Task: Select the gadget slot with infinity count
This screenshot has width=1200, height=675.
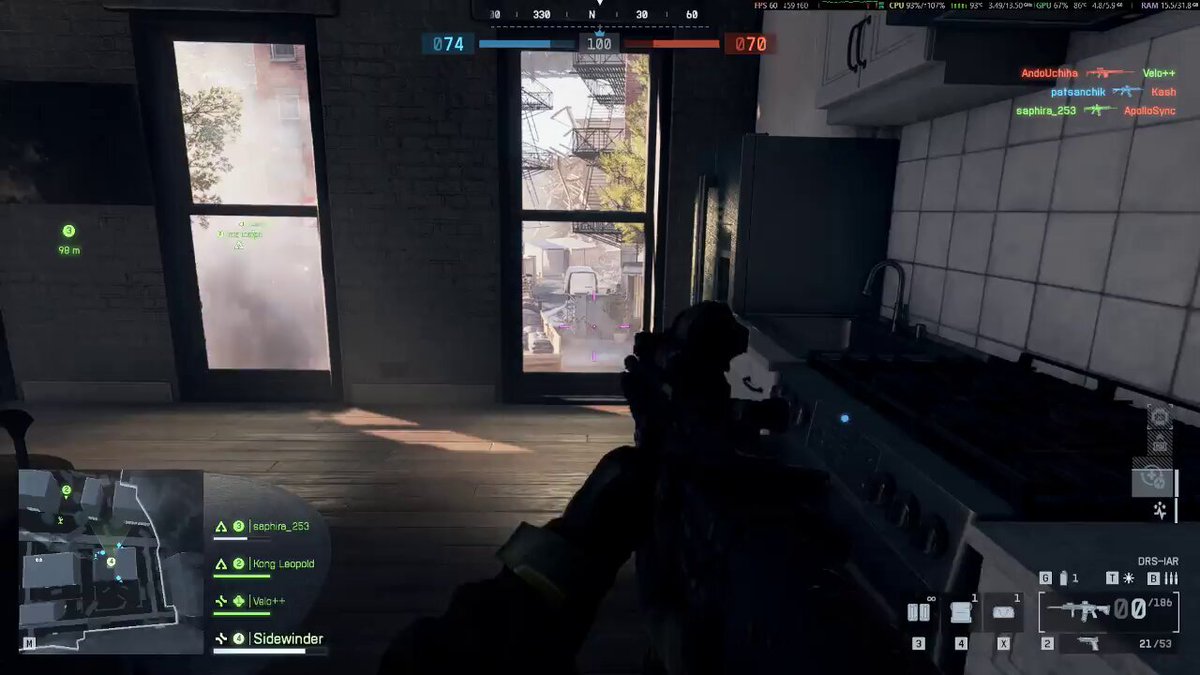Action: tap(918, 612)
